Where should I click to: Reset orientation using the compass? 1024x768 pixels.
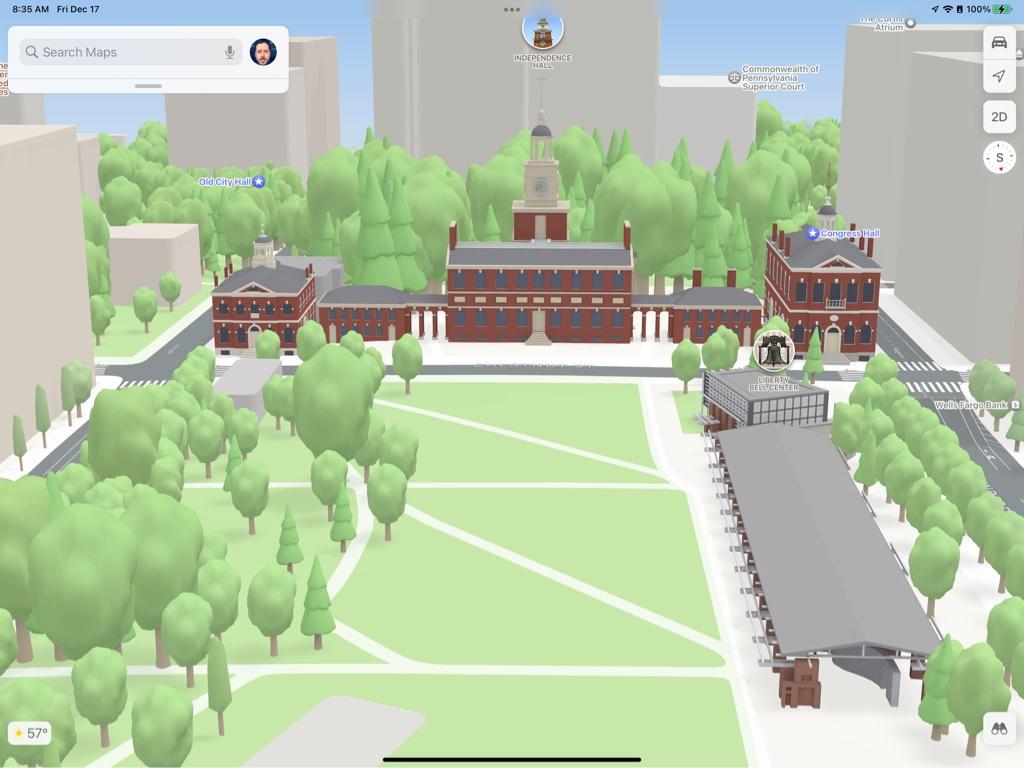[x=998, y=157]
